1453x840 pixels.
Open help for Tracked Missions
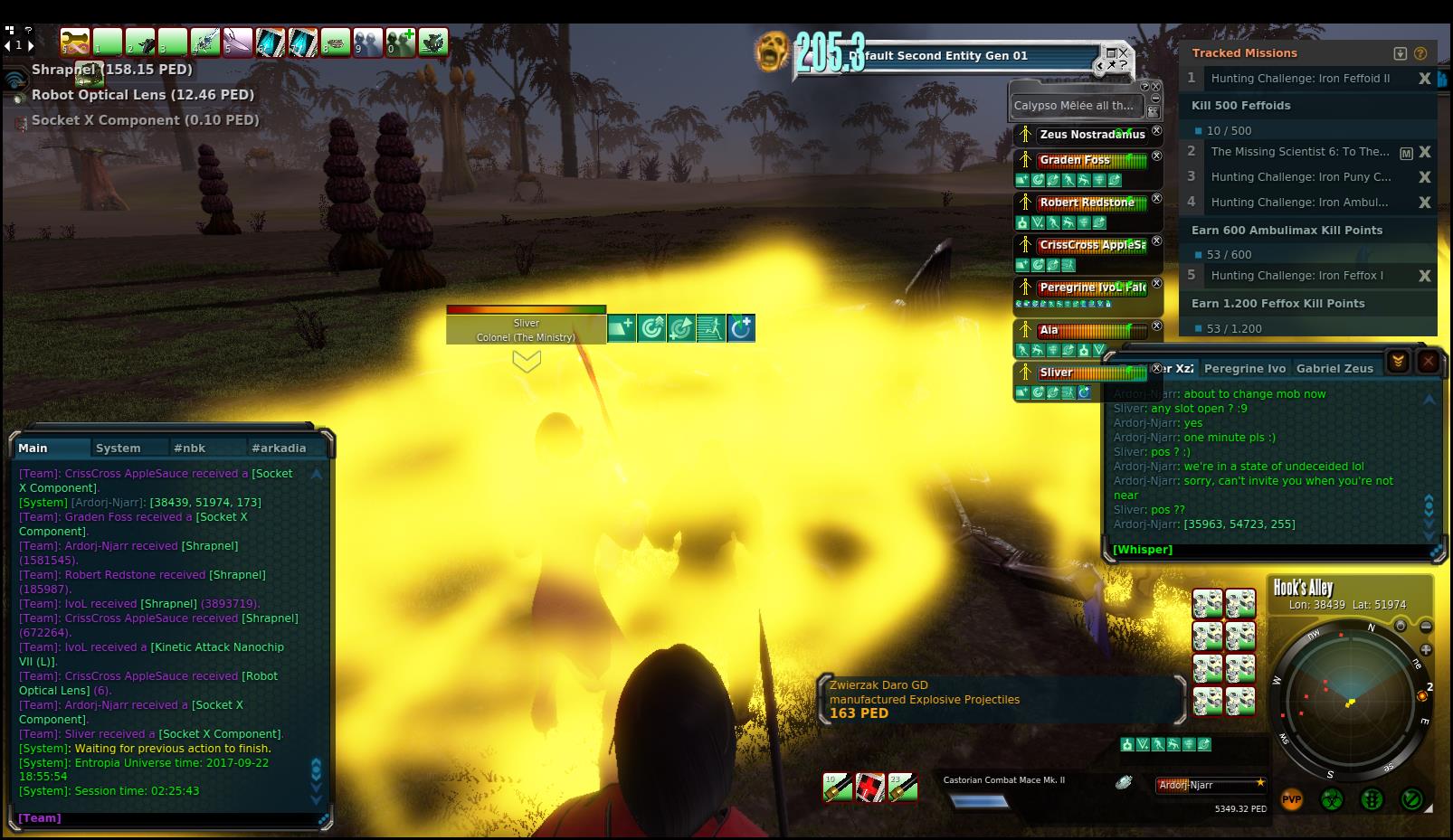(x=1420, y=53)
